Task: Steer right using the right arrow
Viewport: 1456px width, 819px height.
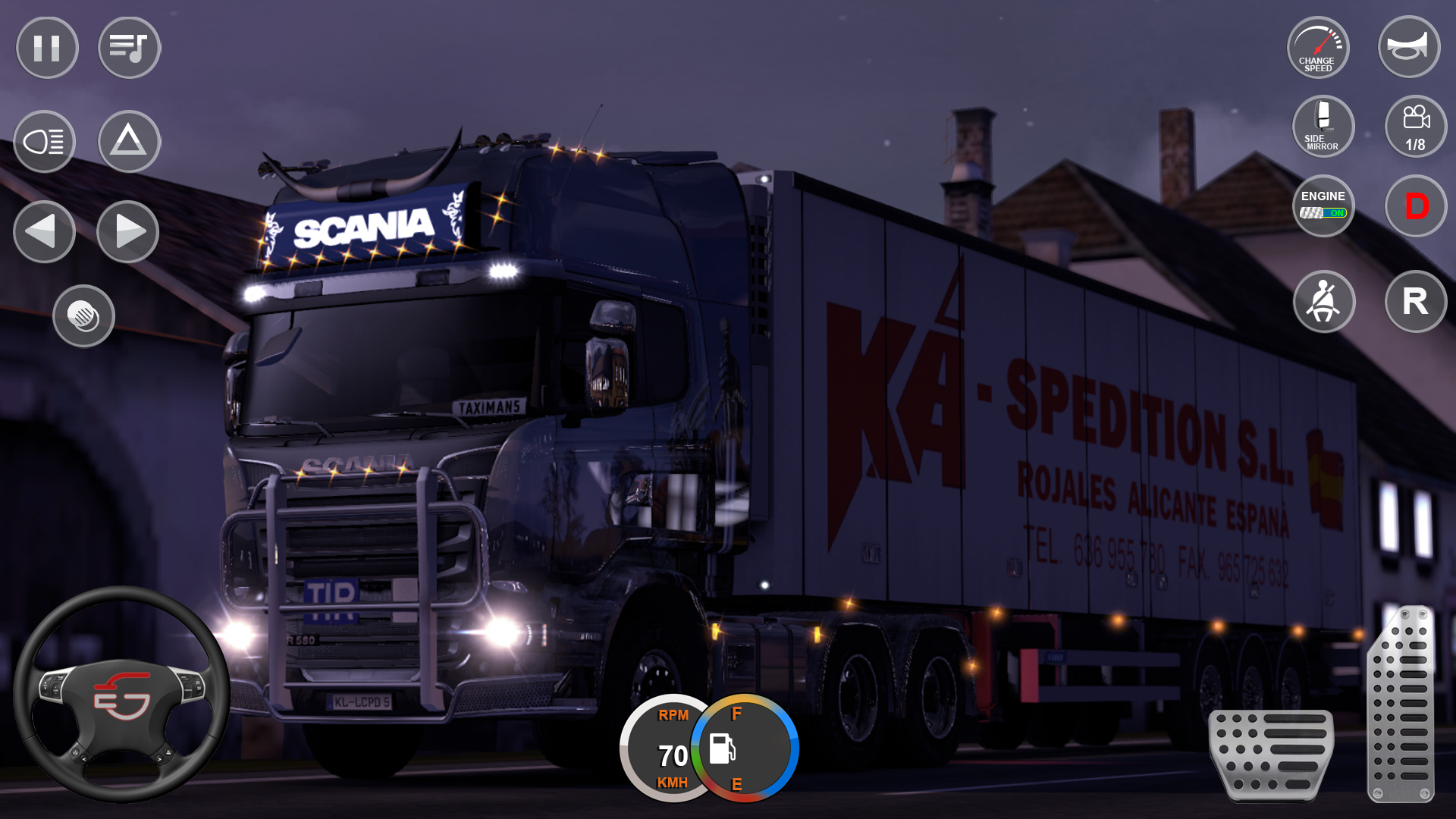Action: (x=127, y=232)
